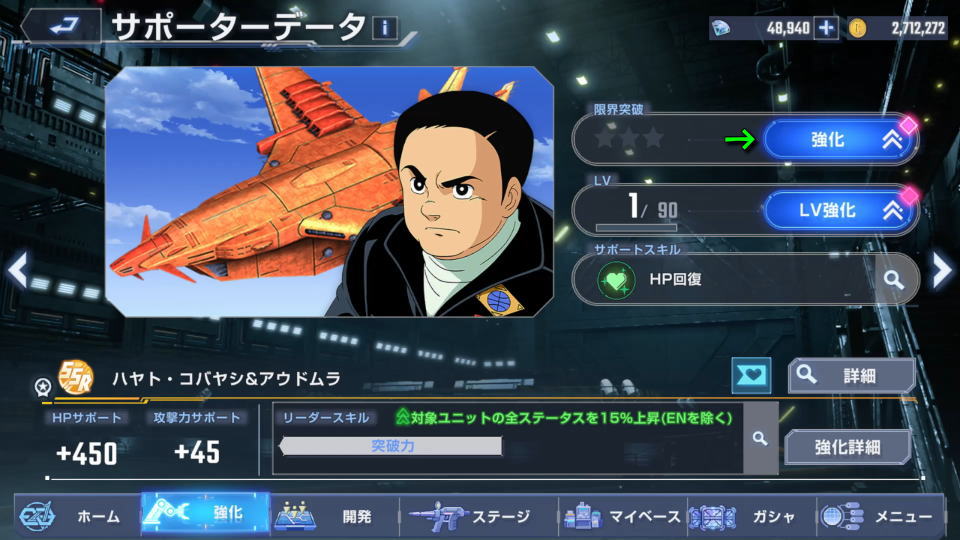Visit マイベース my base

[621, 516]
